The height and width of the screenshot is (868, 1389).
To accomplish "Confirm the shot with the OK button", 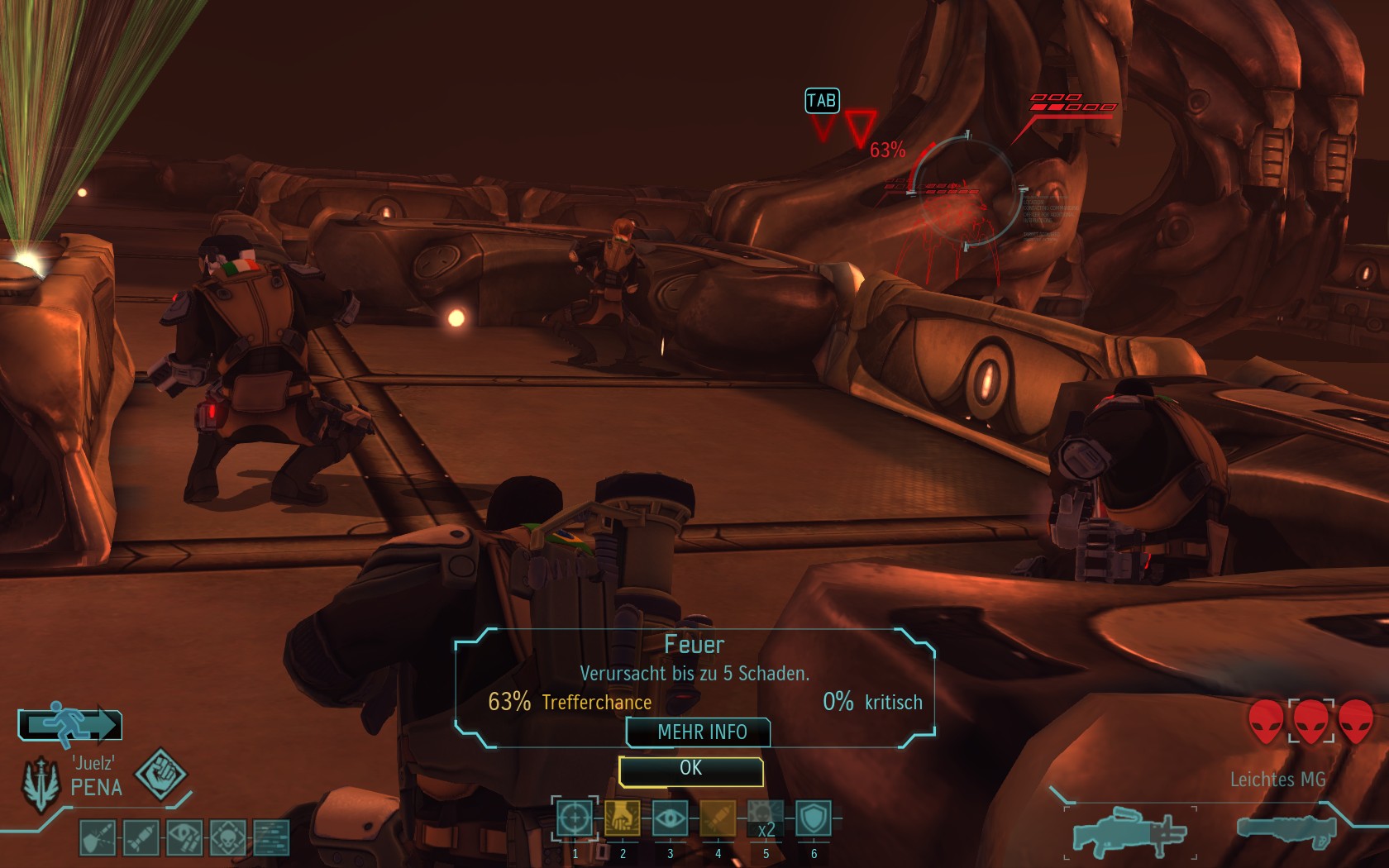I will [x=690, y=770].
